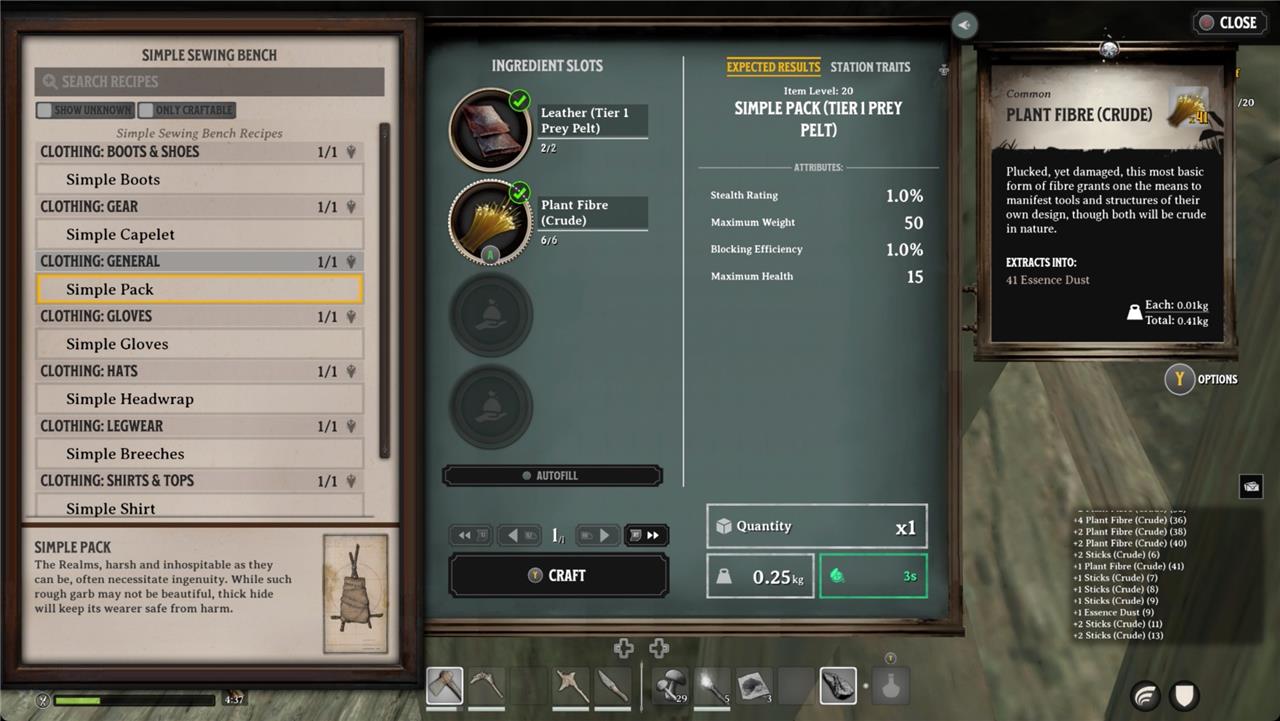Viewport: 1280px width, 721px height.
Task: Show the Expected Results tab
Action: point(773,67)
